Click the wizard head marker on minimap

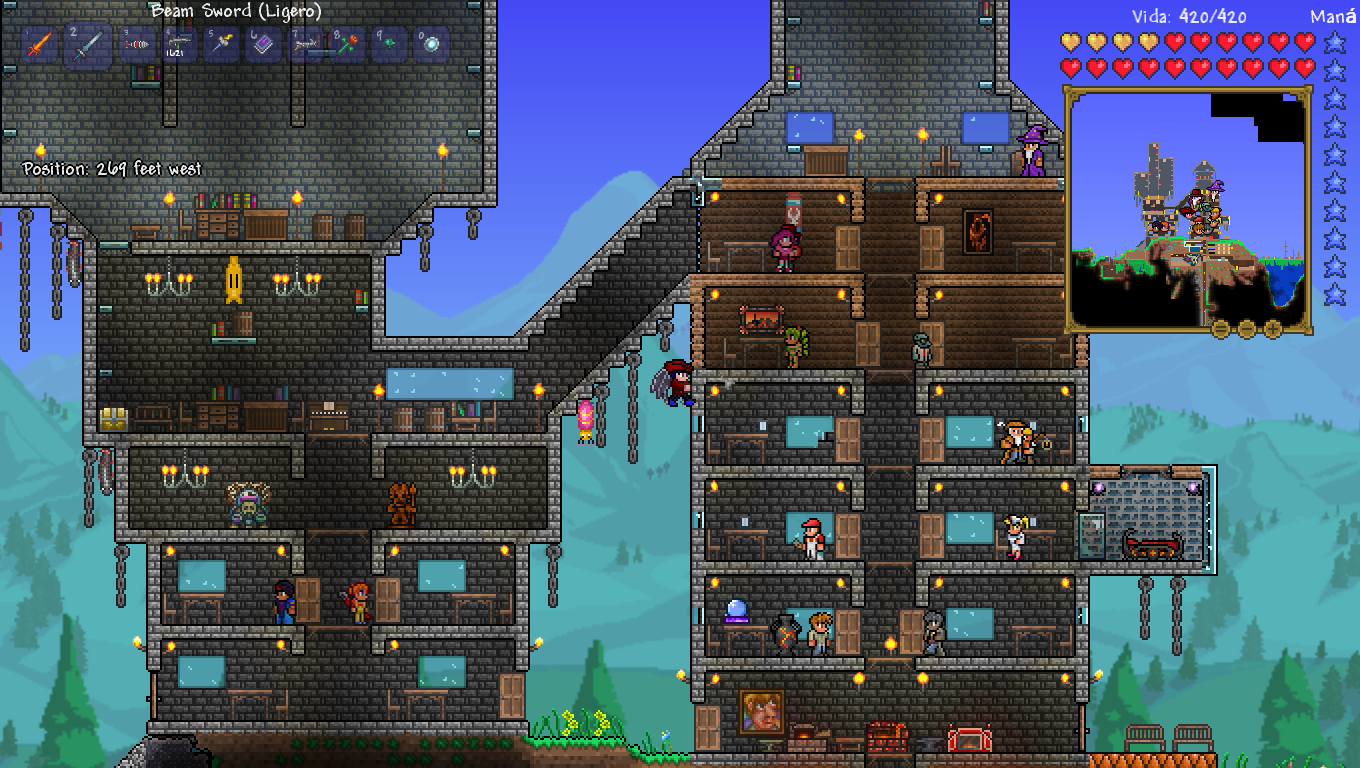(1217, 187)
